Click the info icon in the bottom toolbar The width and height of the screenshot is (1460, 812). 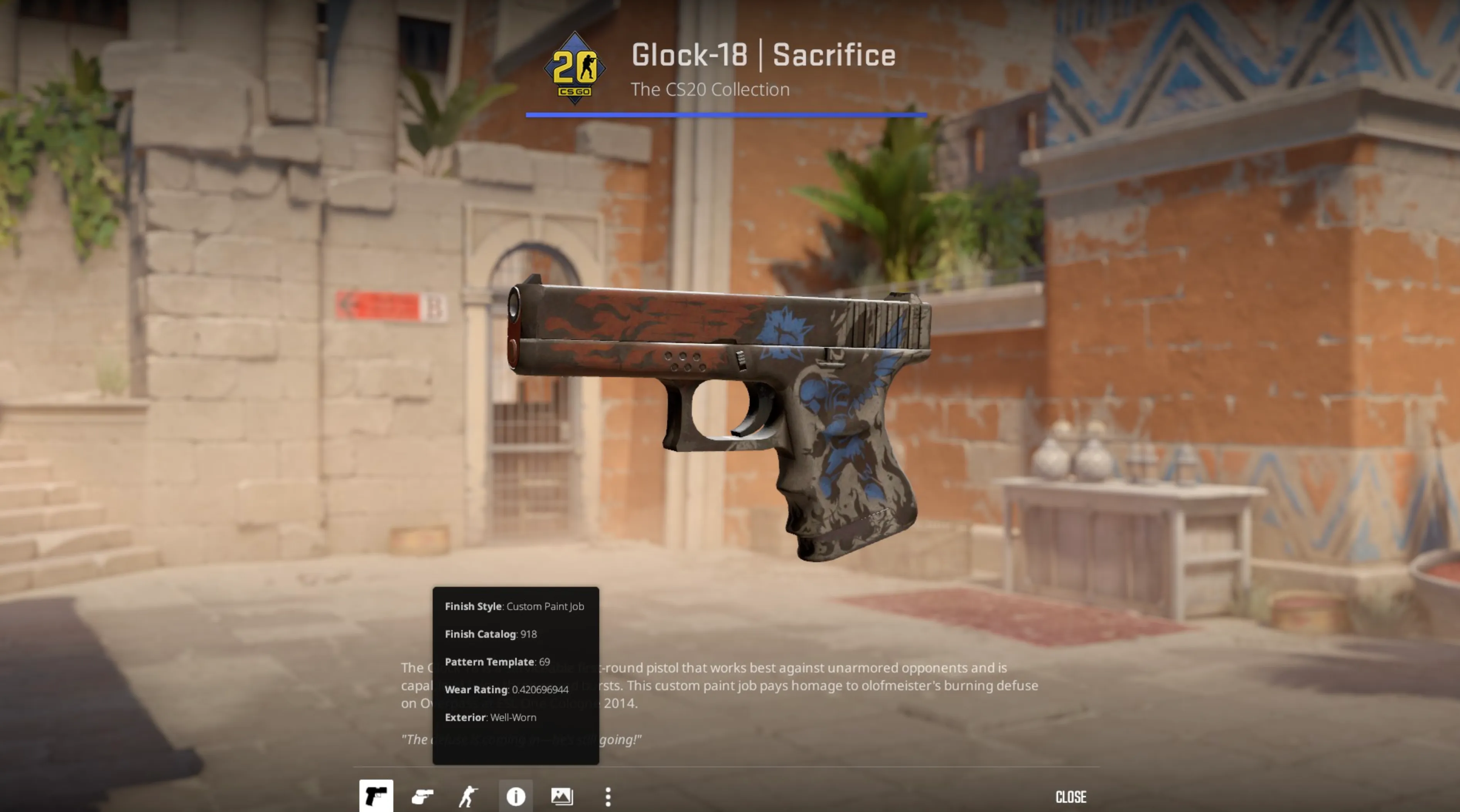tap(516, 796)
